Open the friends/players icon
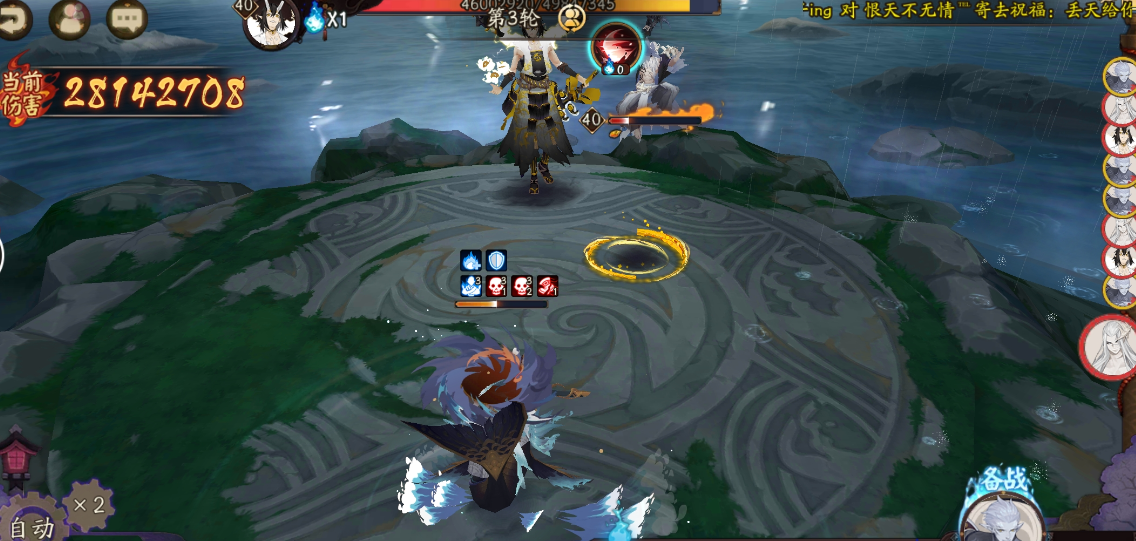 (x=69, y=19)
